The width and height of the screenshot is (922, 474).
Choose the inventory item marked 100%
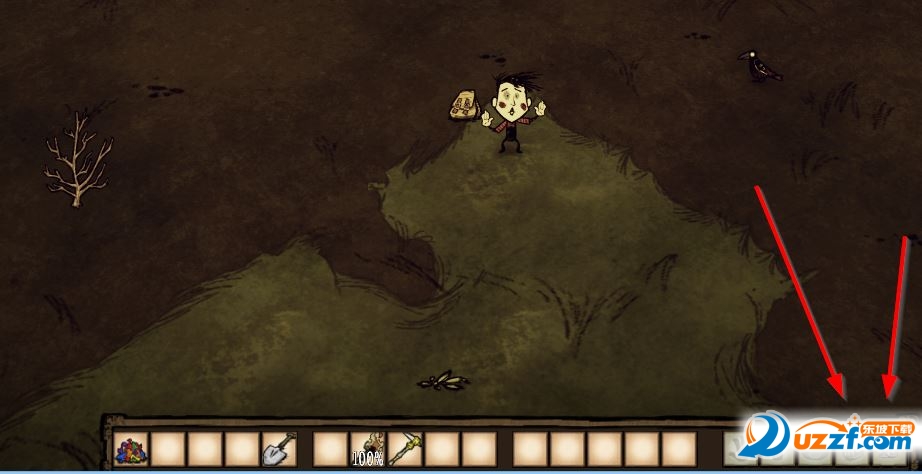(x=367, y=449)
